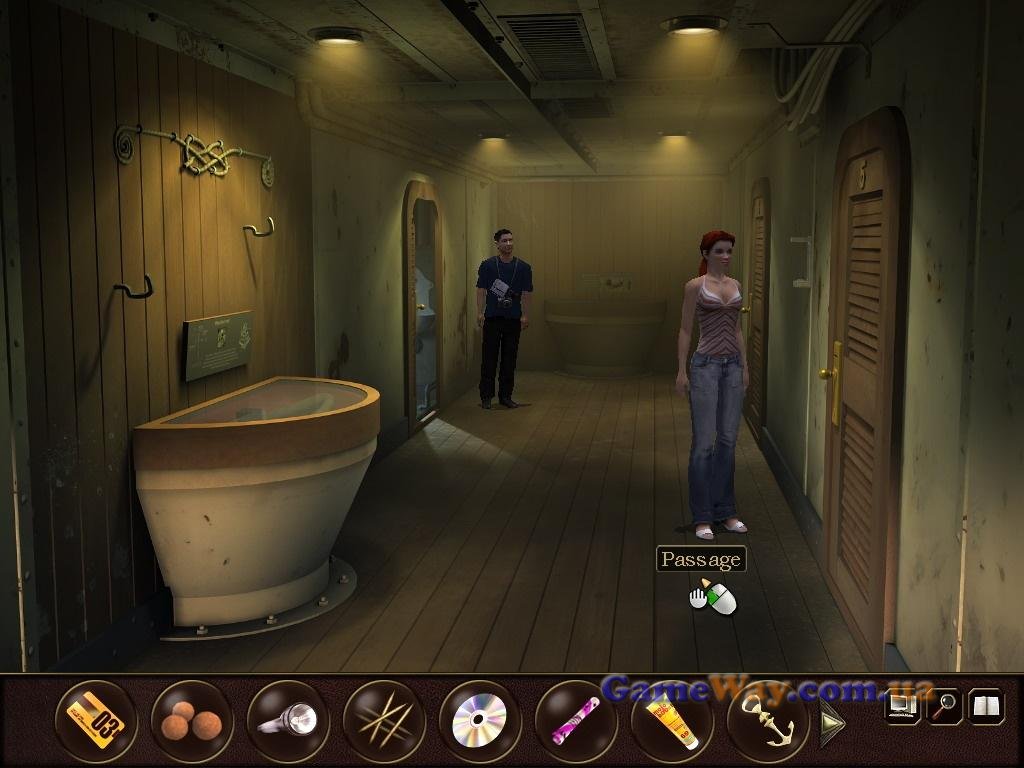Select the compact disc item
1024x768 pixels.
click(x=480, y=720)
